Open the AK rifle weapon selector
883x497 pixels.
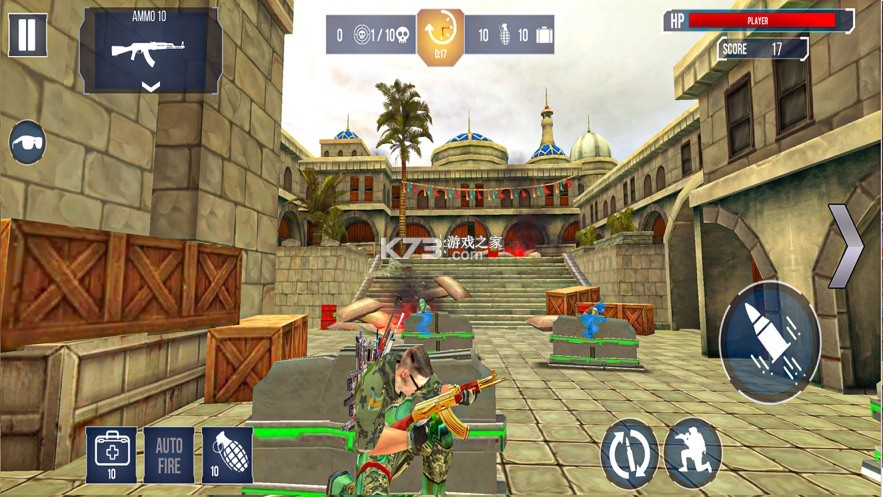pyautogui.click(x=150, y=51)
